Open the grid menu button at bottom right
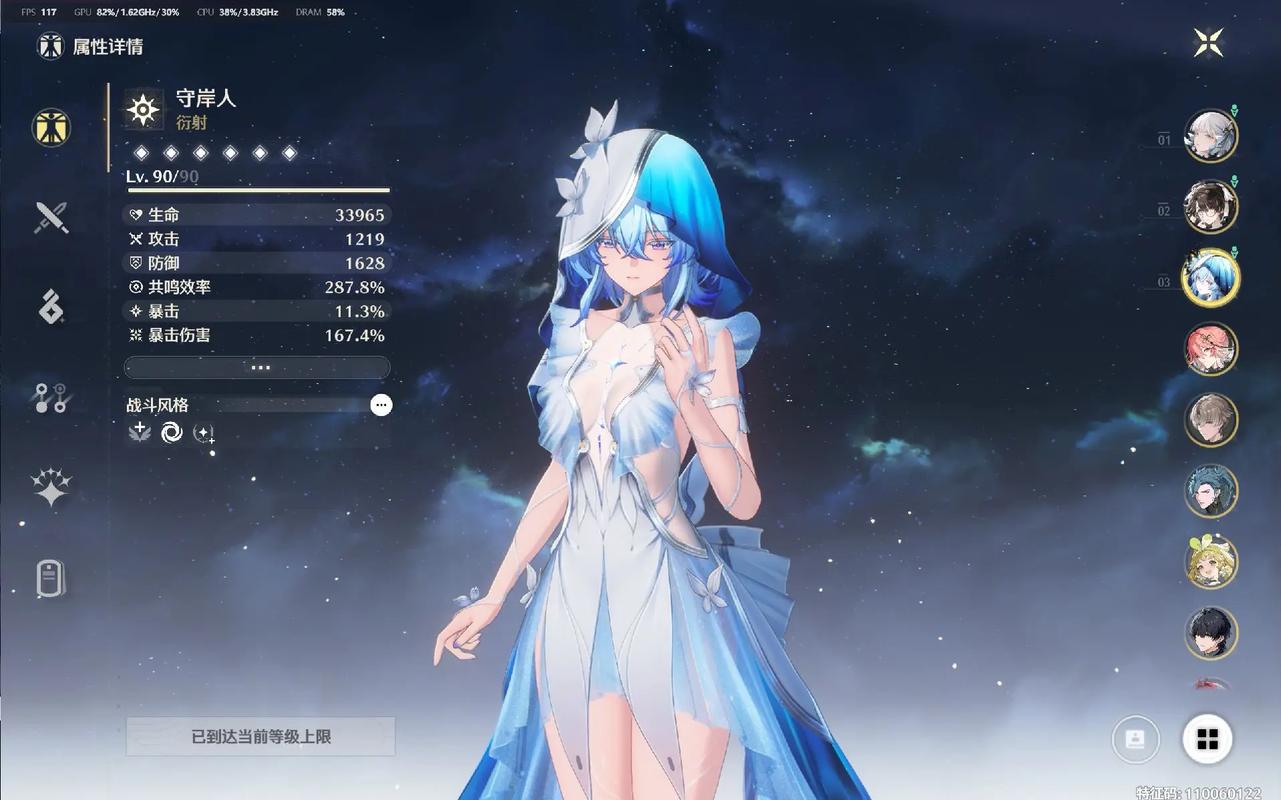 pos(1208,739)
